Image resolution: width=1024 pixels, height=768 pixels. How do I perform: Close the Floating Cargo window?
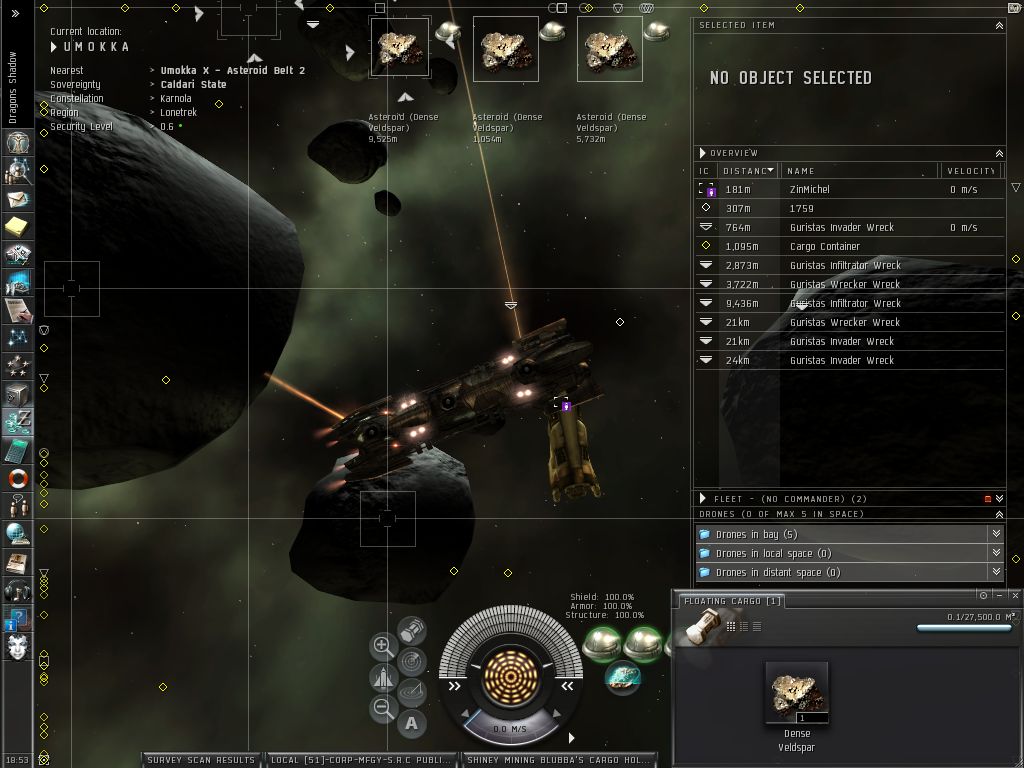click(1015, 596)
